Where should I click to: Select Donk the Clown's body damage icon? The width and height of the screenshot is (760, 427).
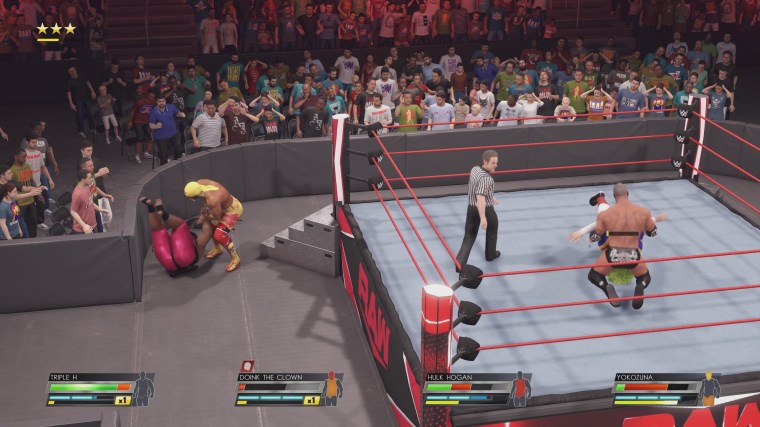click(x=332, y=388)
